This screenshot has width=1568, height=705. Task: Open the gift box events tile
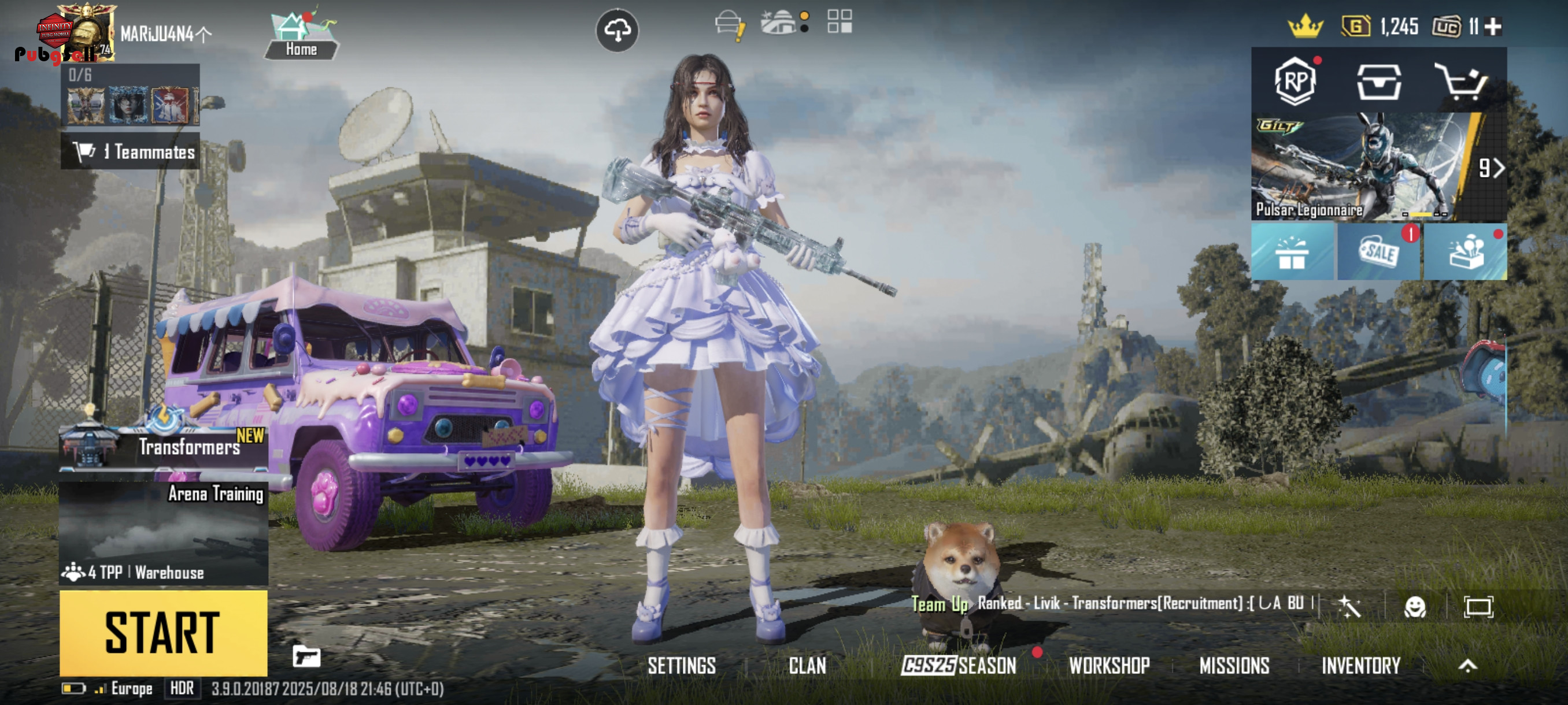[x=1292, y=252]
